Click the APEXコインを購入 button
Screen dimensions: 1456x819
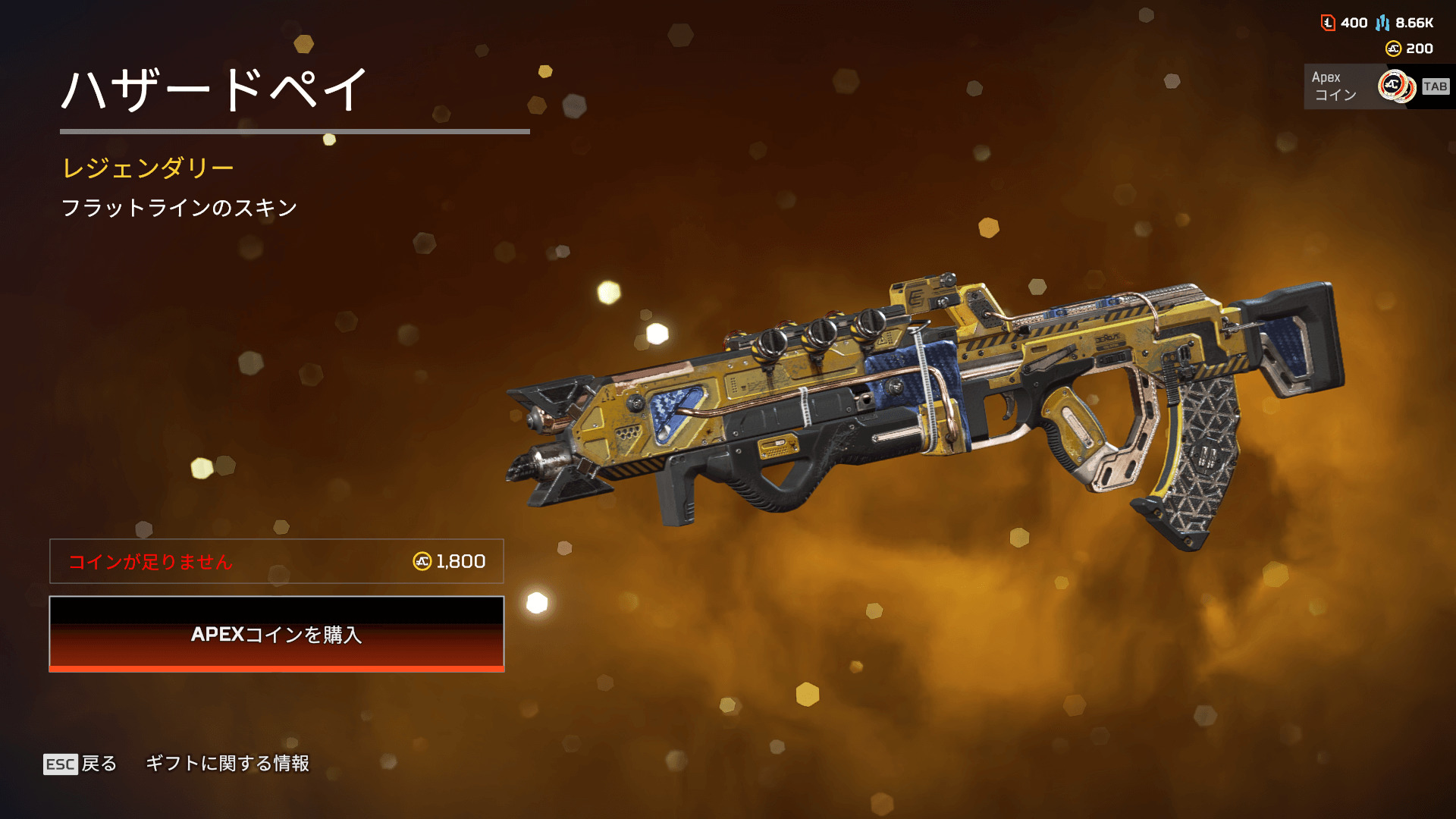[276, 634]
